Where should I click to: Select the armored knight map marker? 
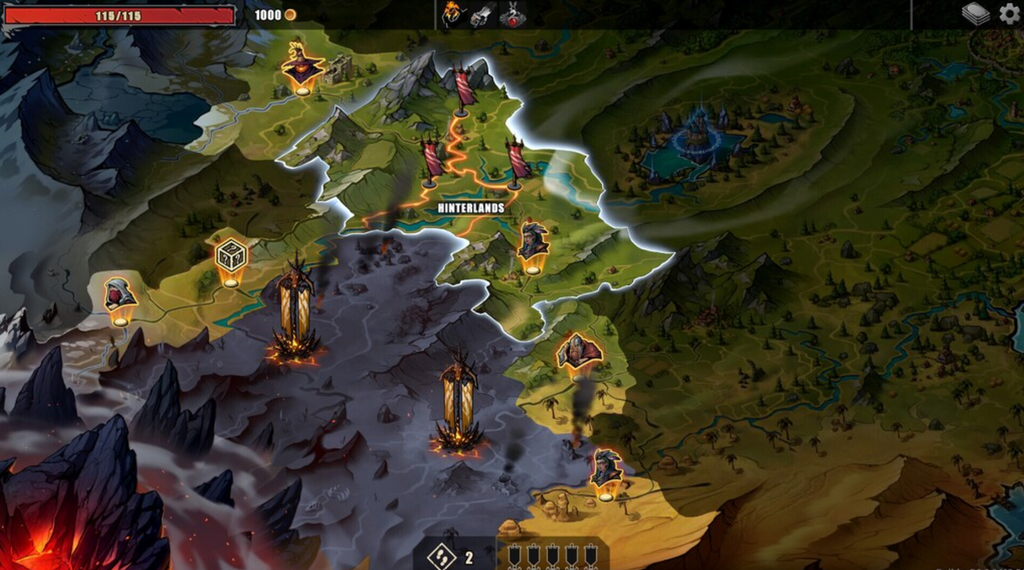point(577,351)
